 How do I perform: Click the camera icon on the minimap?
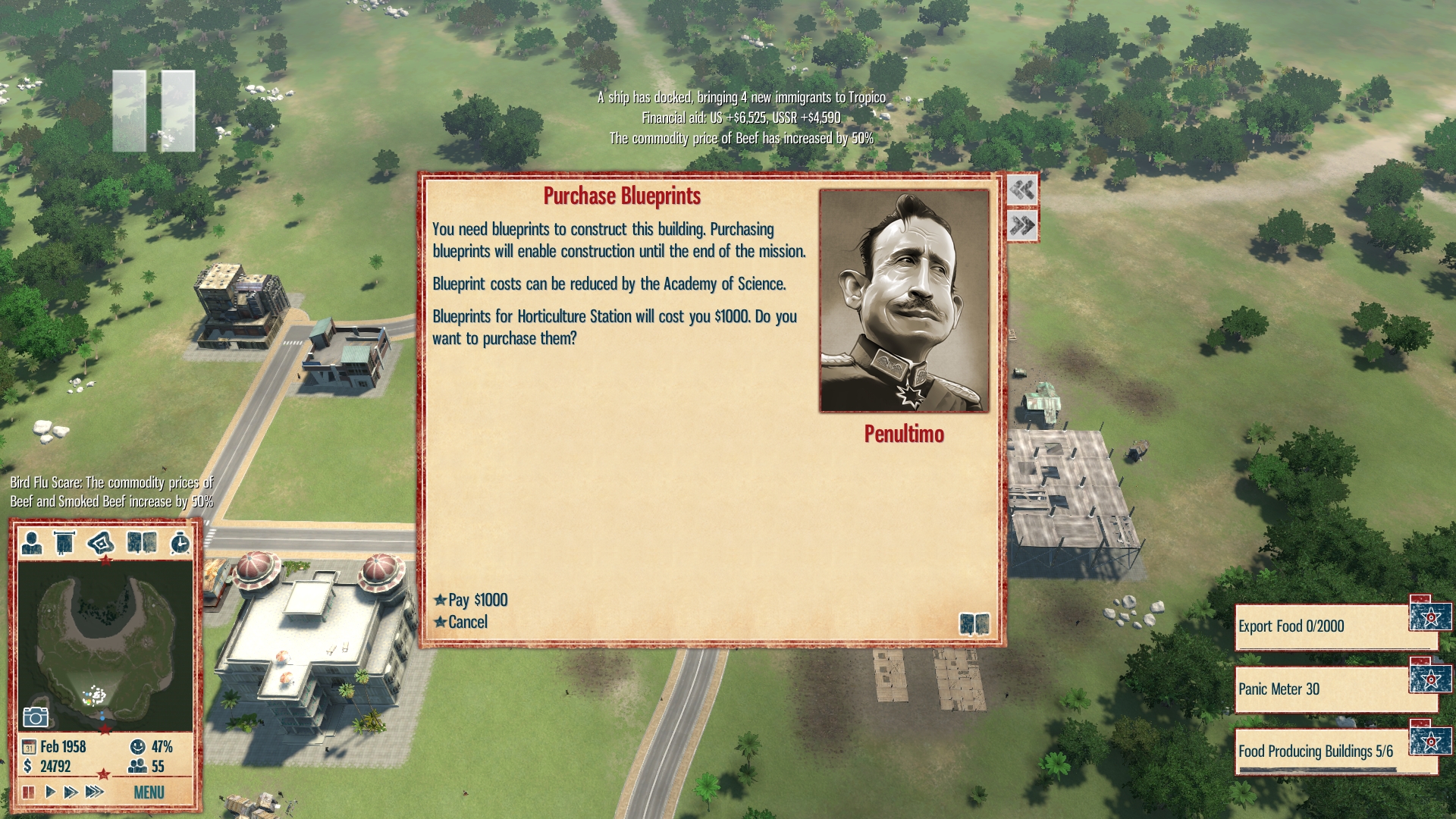pos(36,717)
